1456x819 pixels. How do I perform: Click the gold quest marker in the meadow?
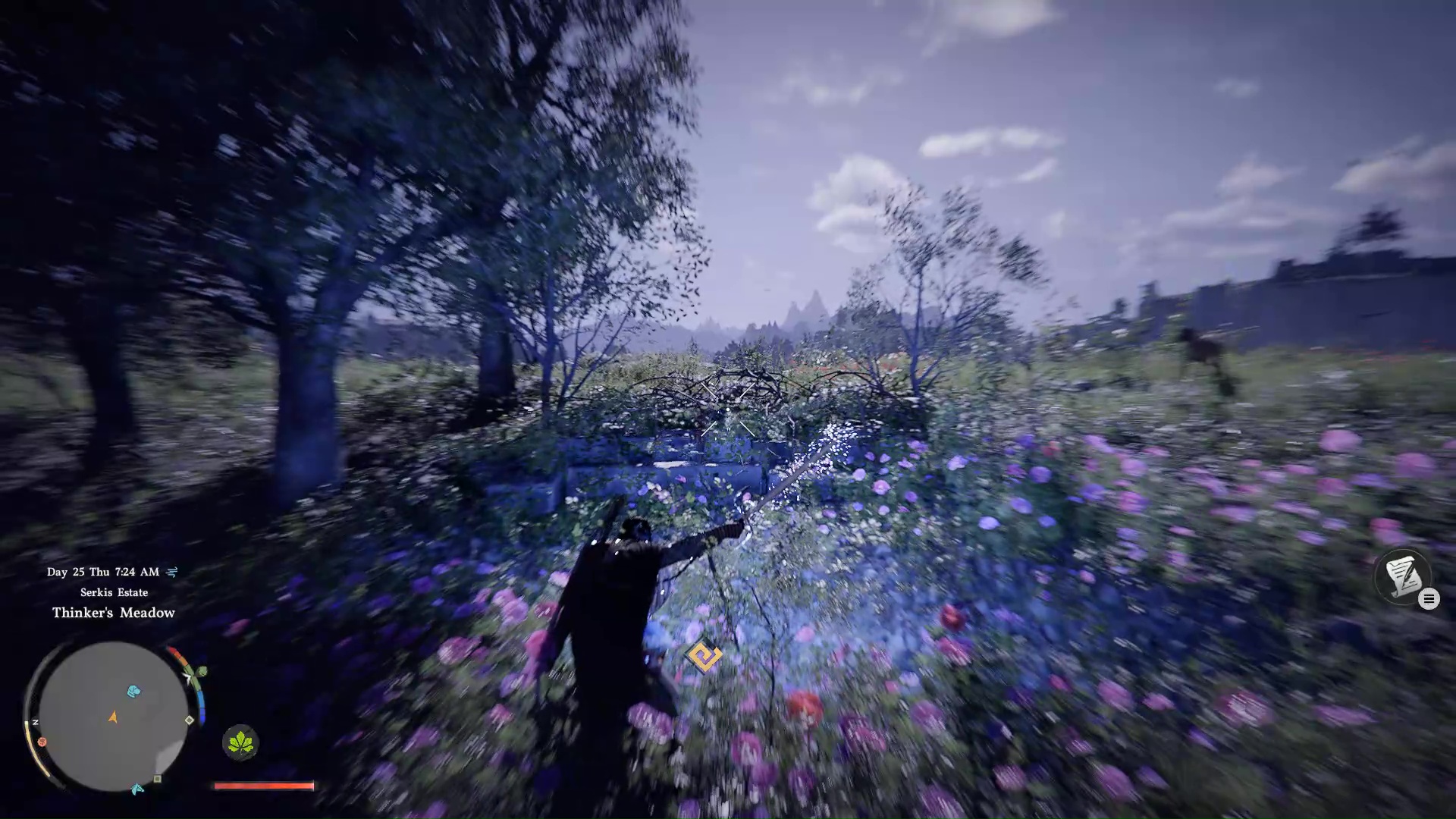[702, 655]
